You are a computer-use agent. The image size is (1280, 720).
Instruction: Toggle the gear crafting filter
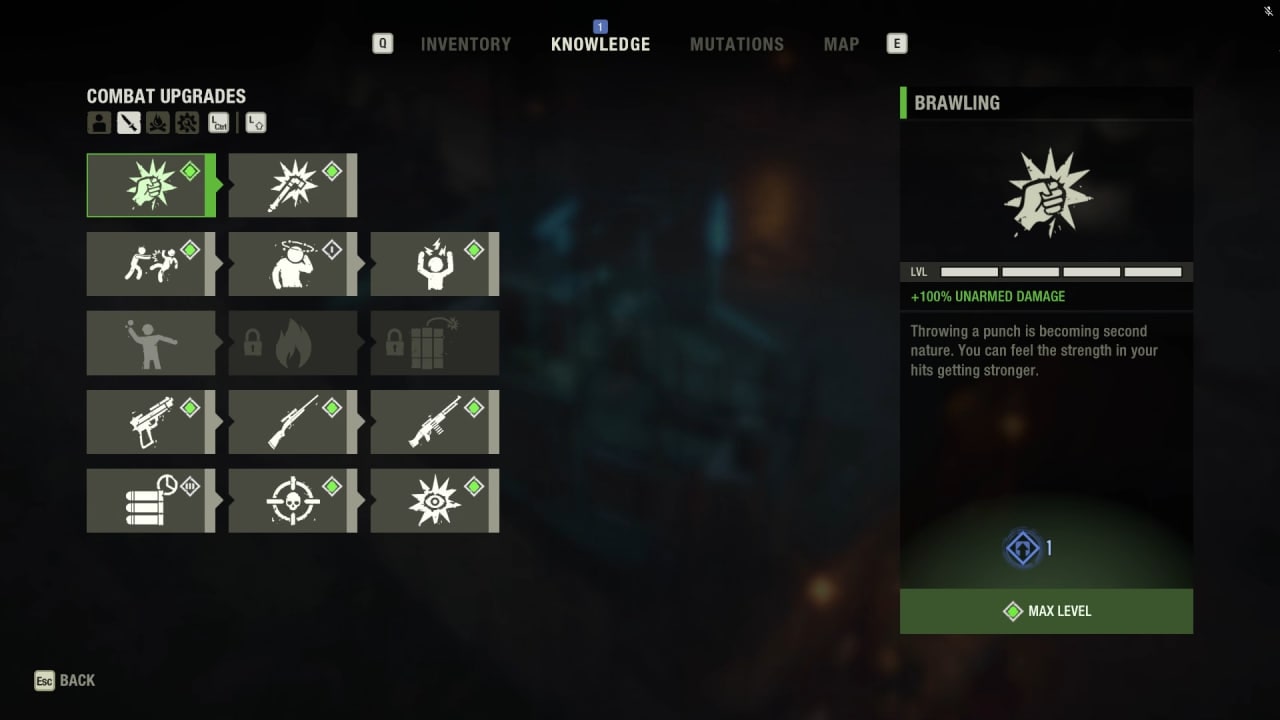pos(186,122)
